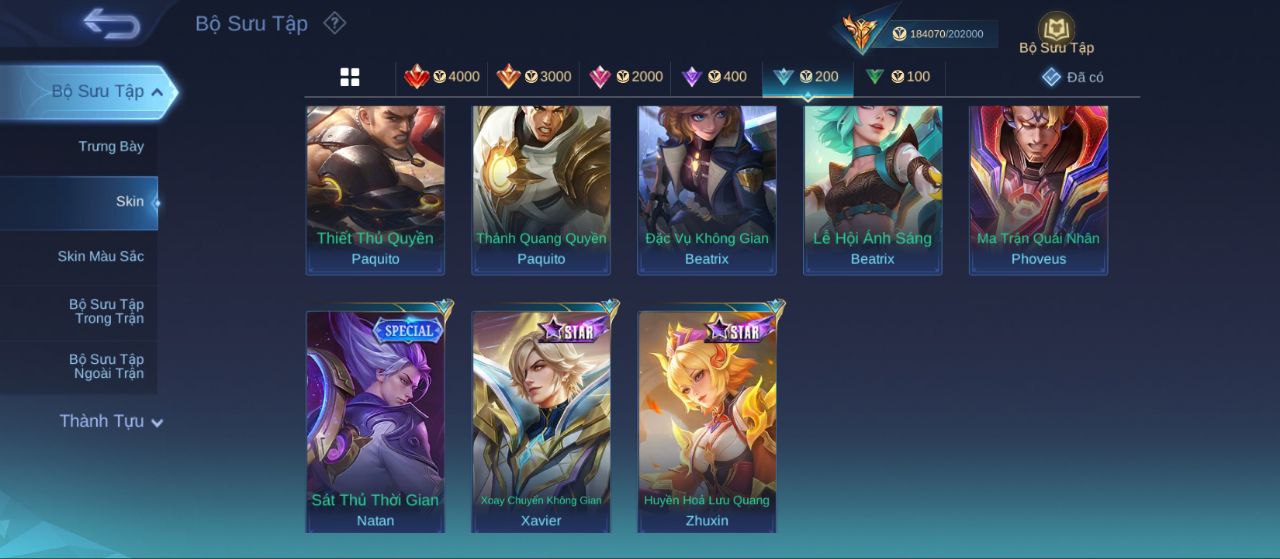The height and width of the screenshot is (559, 1280).
Task: Select Beatrix's Lễ Hội Ánh Sáng skin
Action: click(x=872, y=190)
